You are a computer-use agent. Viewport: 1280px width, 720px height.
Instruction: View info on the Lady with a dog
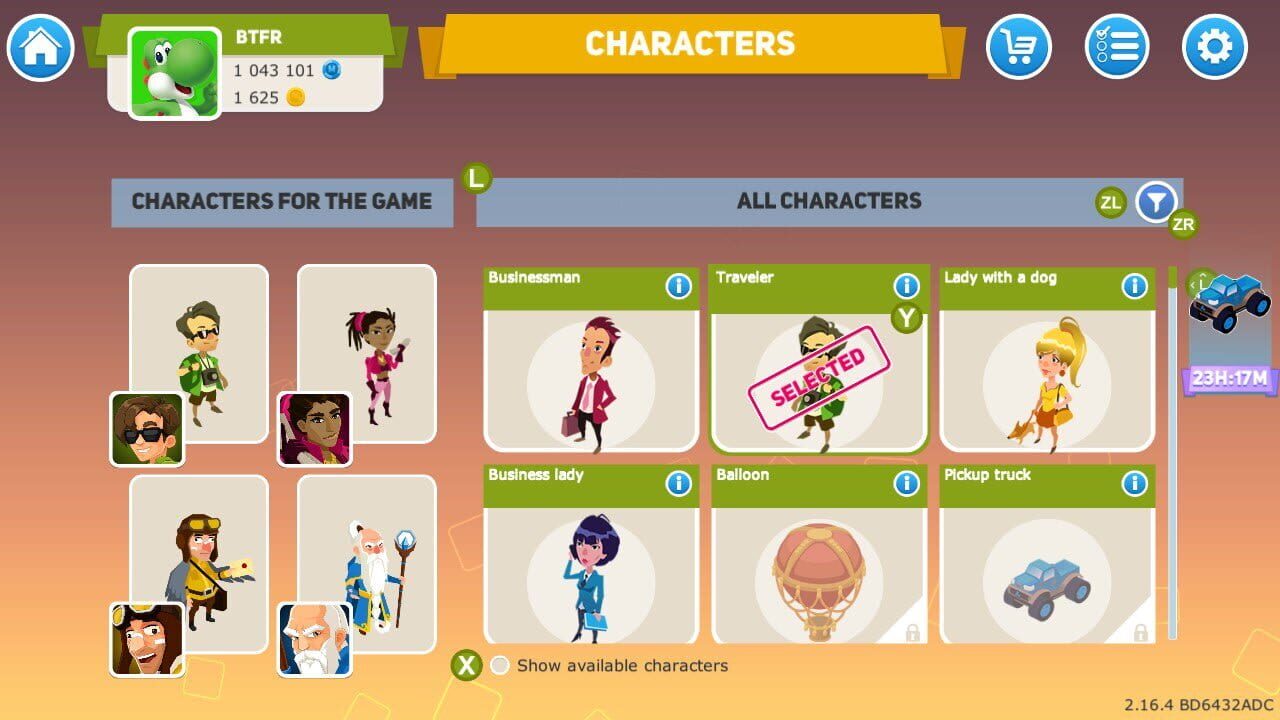[1134, 287]
